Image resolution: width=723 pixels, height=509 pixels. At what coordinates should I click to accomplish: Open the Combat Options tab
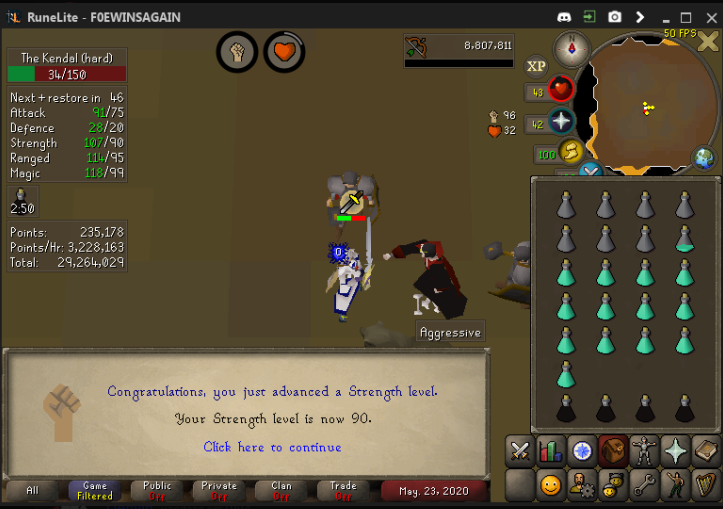click(520, 451)
